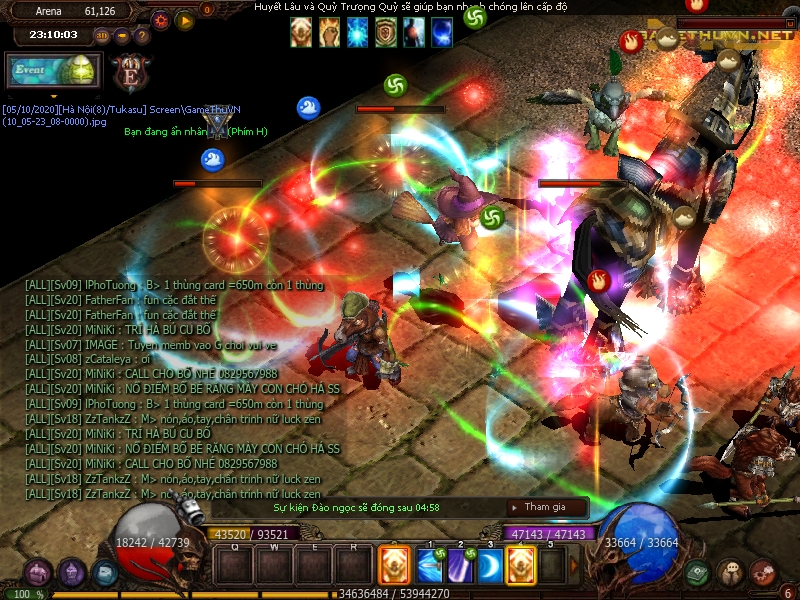800x600 pixels.
Task: Click the orange play arrow button
Action: click(x=184, y=19)
